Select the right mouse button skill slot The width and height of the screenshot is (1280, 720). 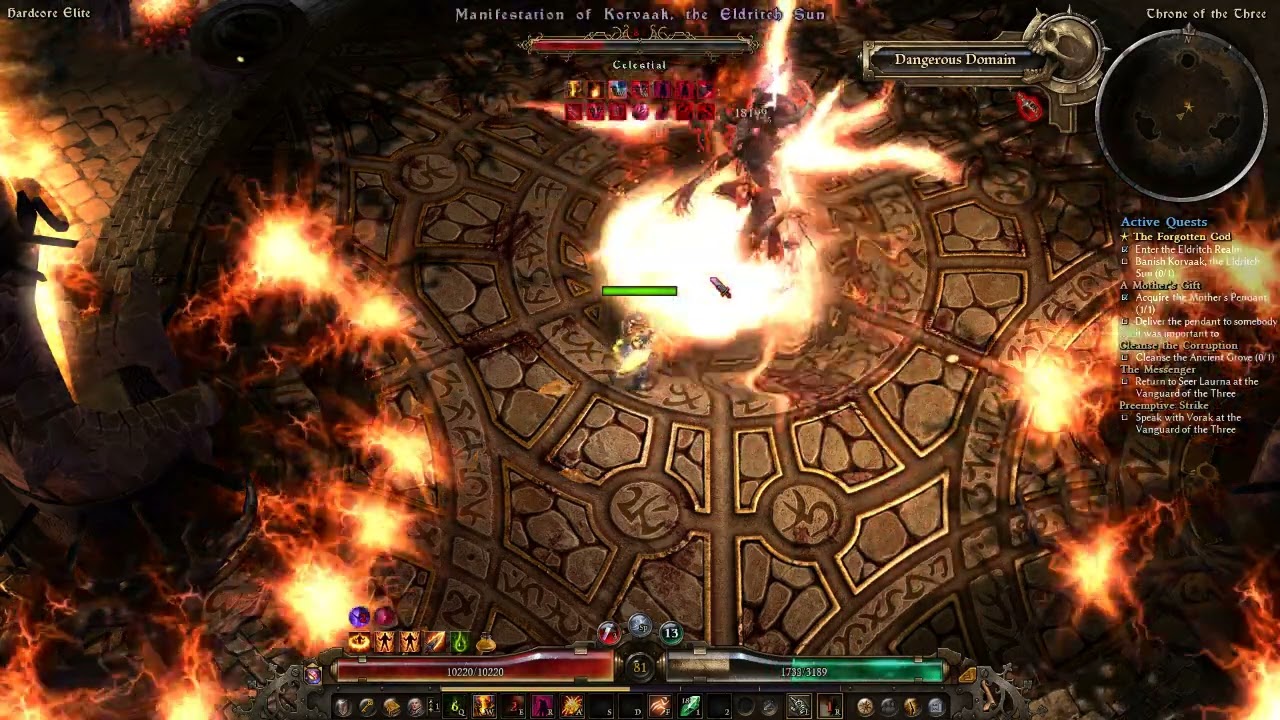pyautogui.click(x=829, y=707)
